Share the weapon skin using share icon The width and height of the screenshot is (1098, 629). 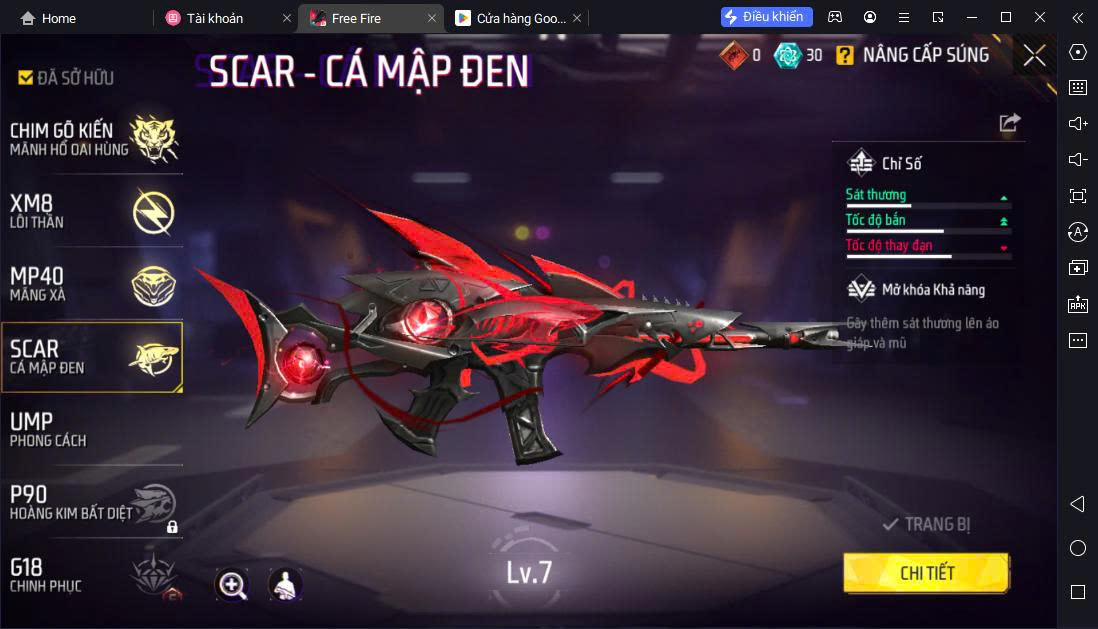tap(1010, 123)
